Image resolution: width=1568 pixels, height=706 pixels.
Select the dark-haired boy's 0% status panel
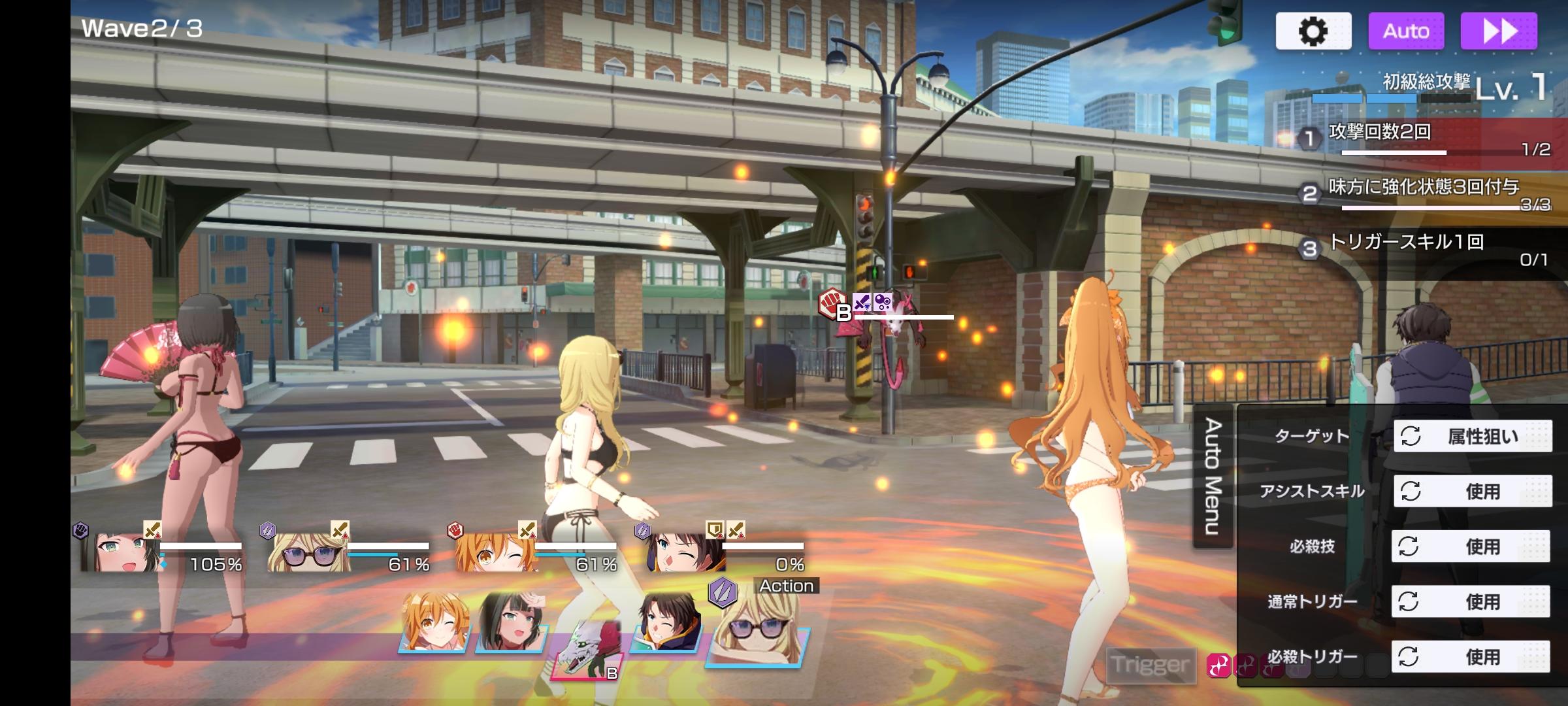coord(725,550)
